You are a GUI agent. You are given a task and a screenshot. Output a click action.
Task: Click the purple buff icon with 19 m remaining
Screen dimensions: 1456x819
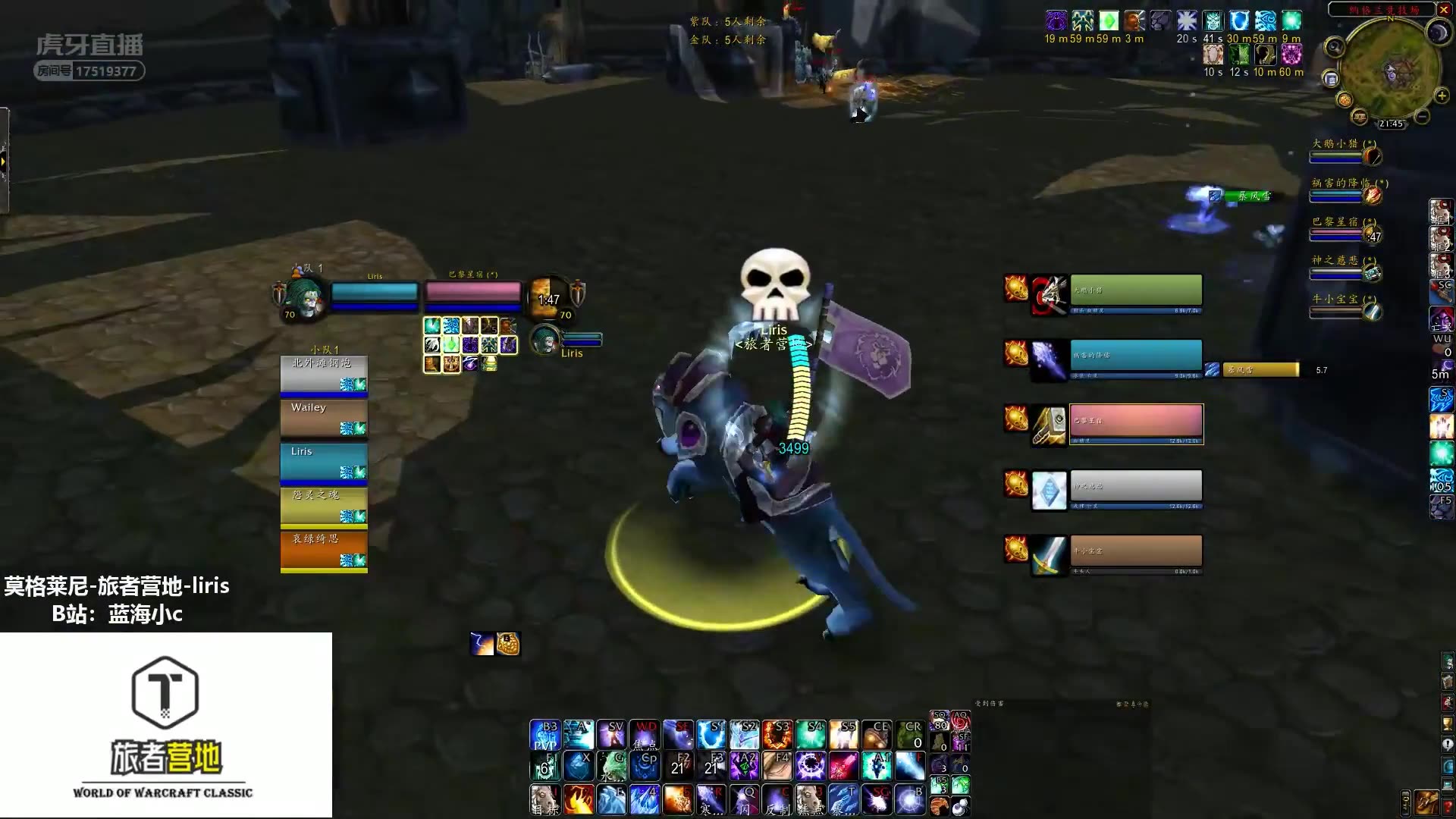tap(1055, 20)
